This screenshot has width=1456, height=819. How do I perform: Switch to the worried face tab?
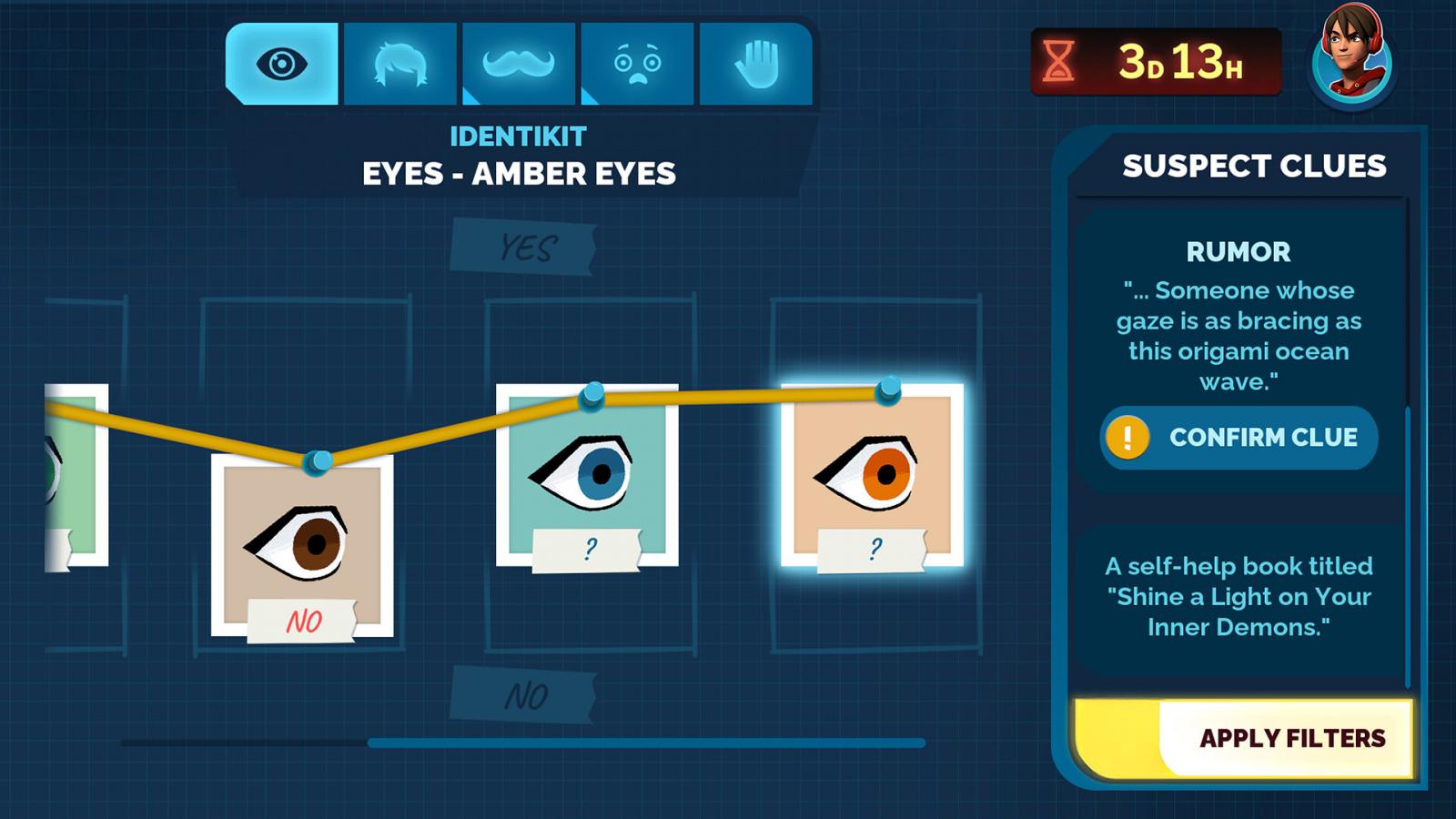(x=637, y=64)
